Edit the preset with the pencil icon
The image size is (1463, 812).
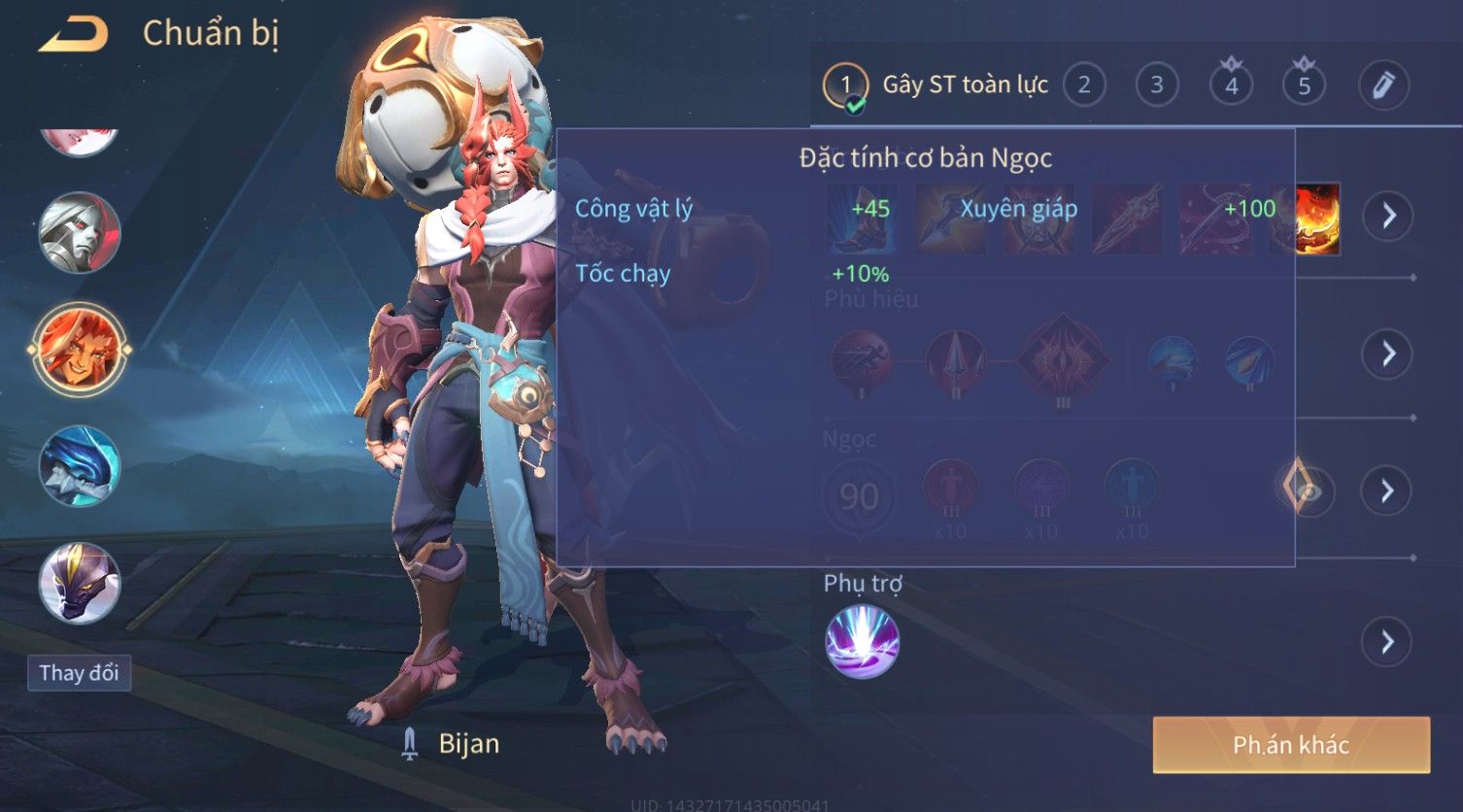pyautogui.click(x=1383, y=85)
